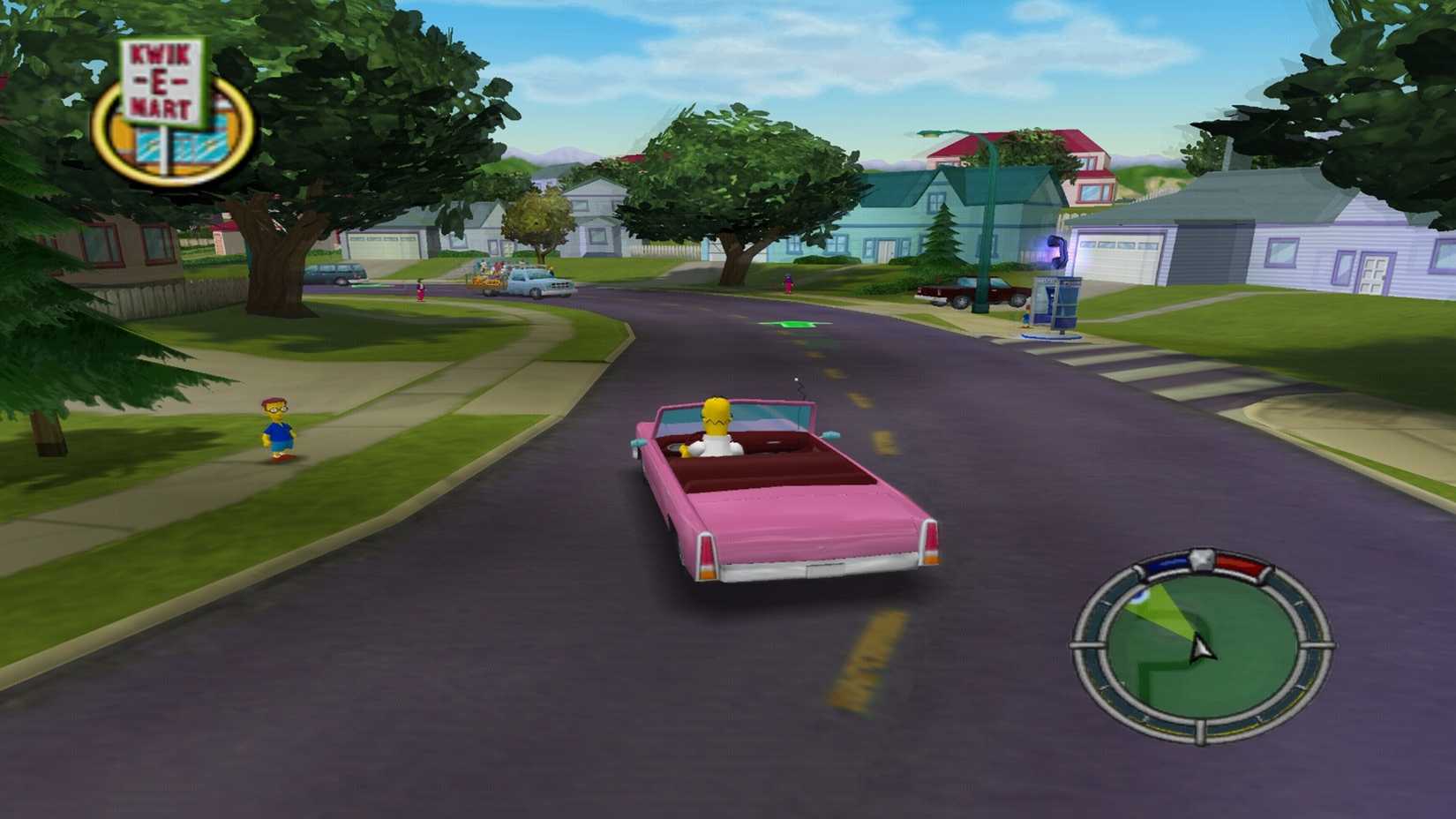Click the green arrow pickup on the road
Screen dimensions: 1456x819
(790, 324)
